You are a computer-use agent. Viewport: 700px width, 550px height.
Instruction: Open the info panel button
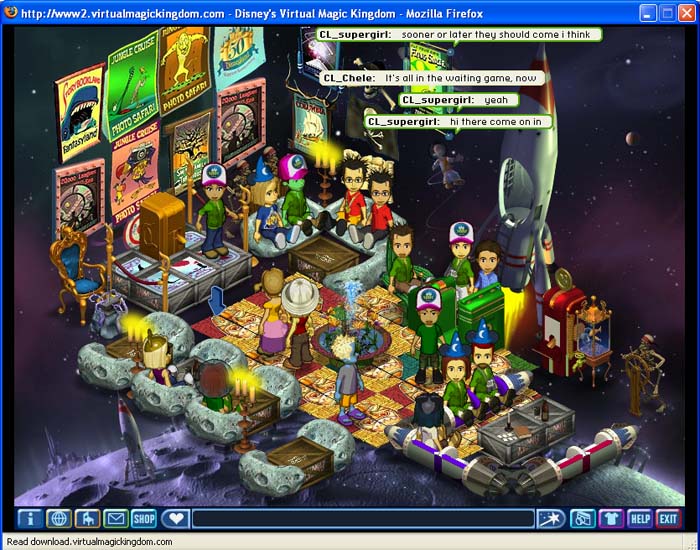point(30,518)
